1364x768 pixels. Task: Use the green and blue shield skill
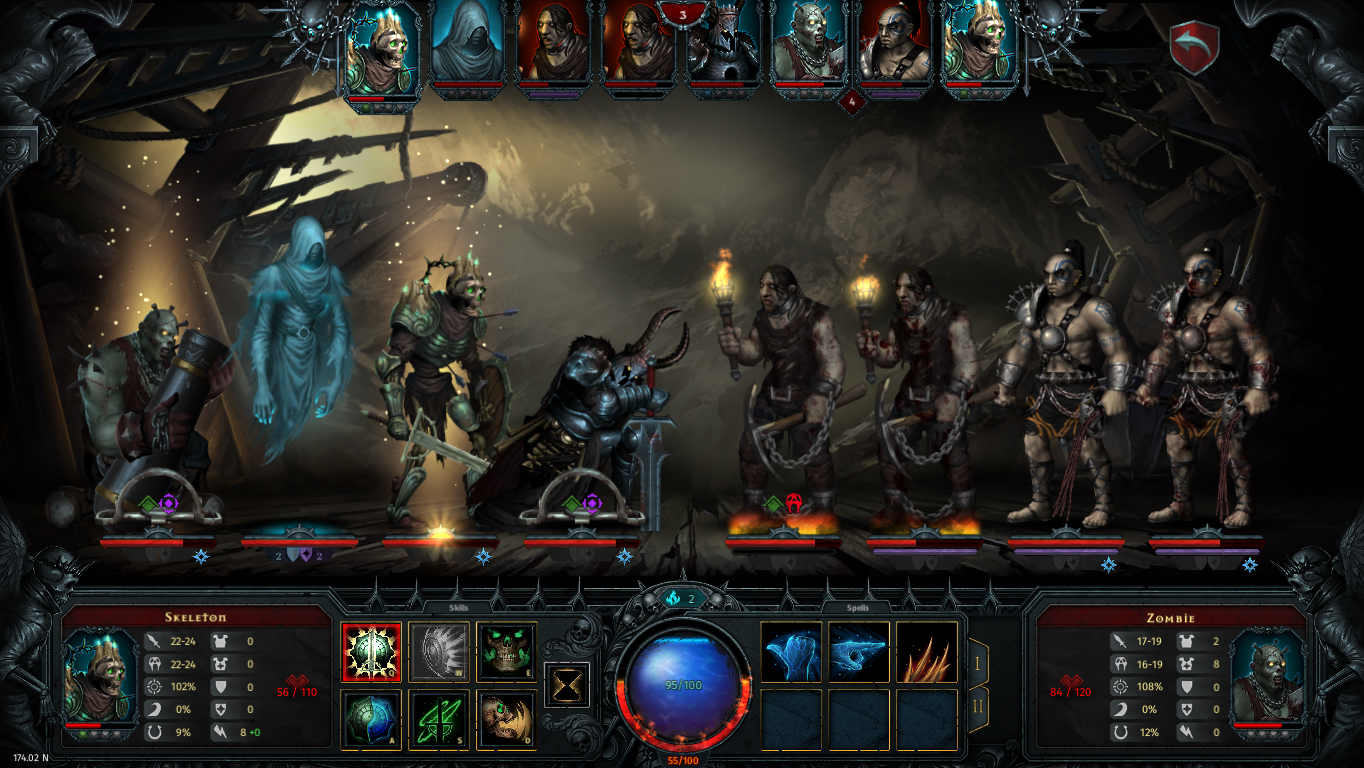371,718
